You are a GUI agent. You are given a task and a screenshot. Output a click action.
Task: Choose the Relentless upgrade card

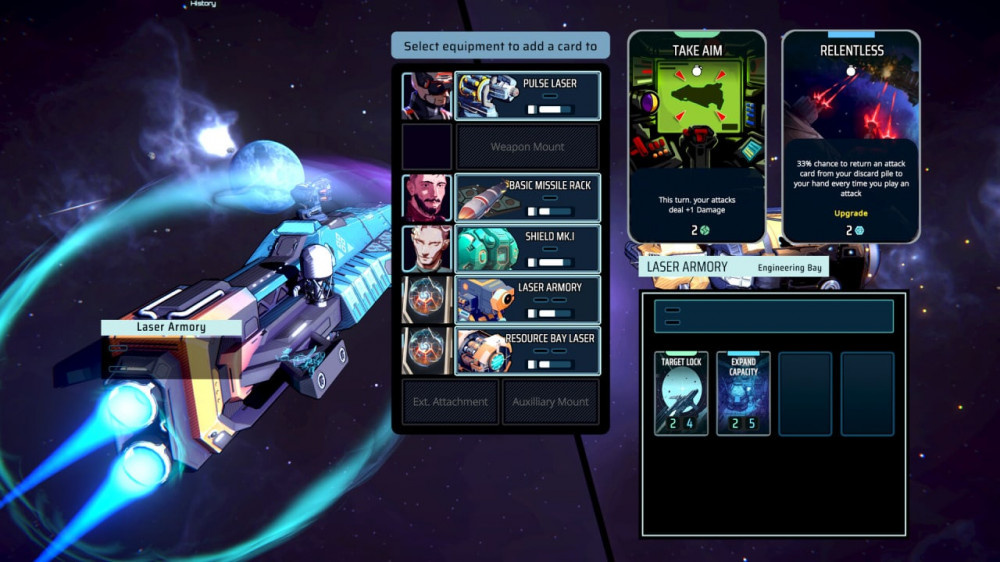point(851,137)
